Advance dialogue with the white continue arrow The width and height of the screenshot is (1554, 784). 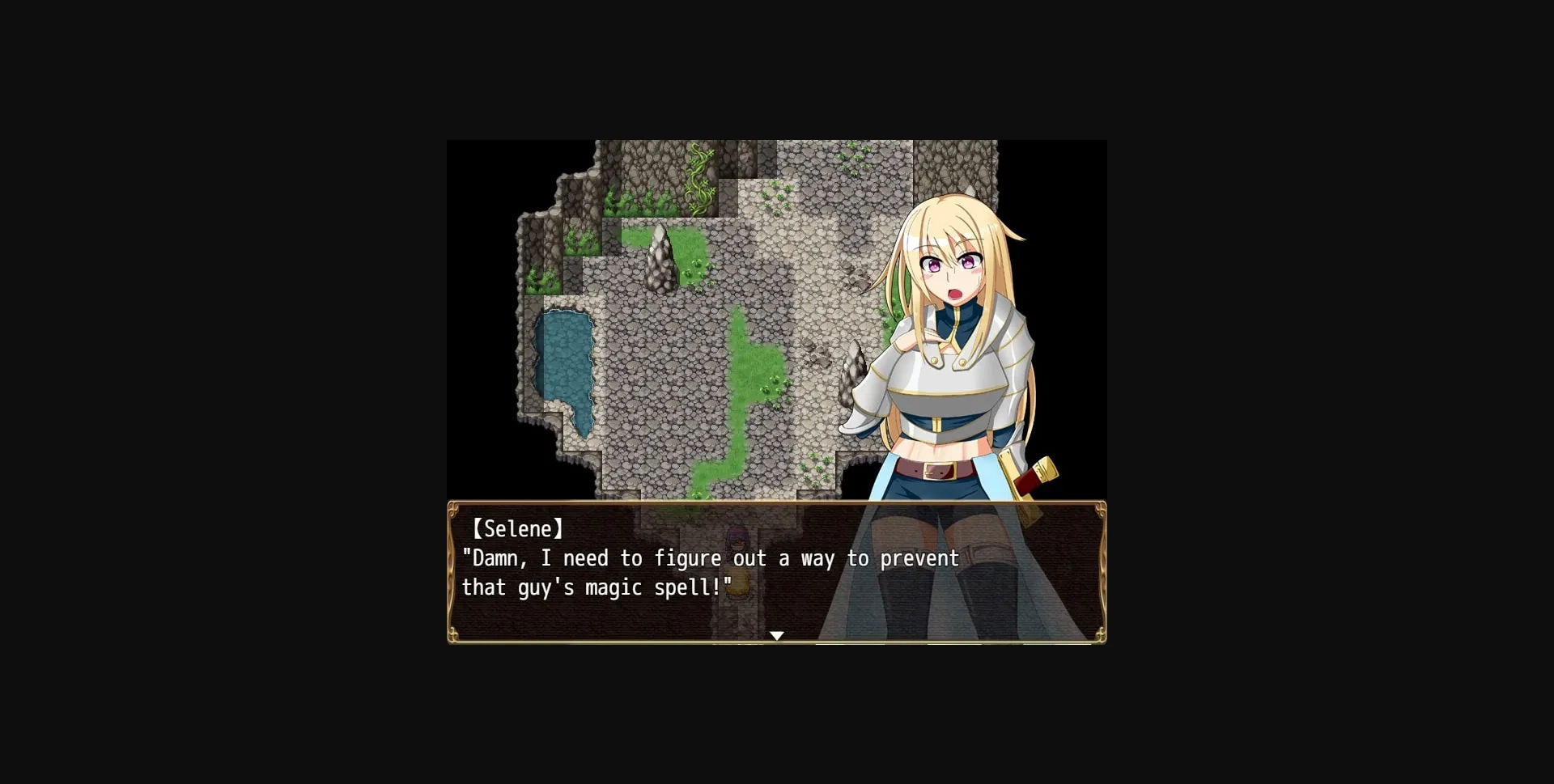(x=777, y=636)
